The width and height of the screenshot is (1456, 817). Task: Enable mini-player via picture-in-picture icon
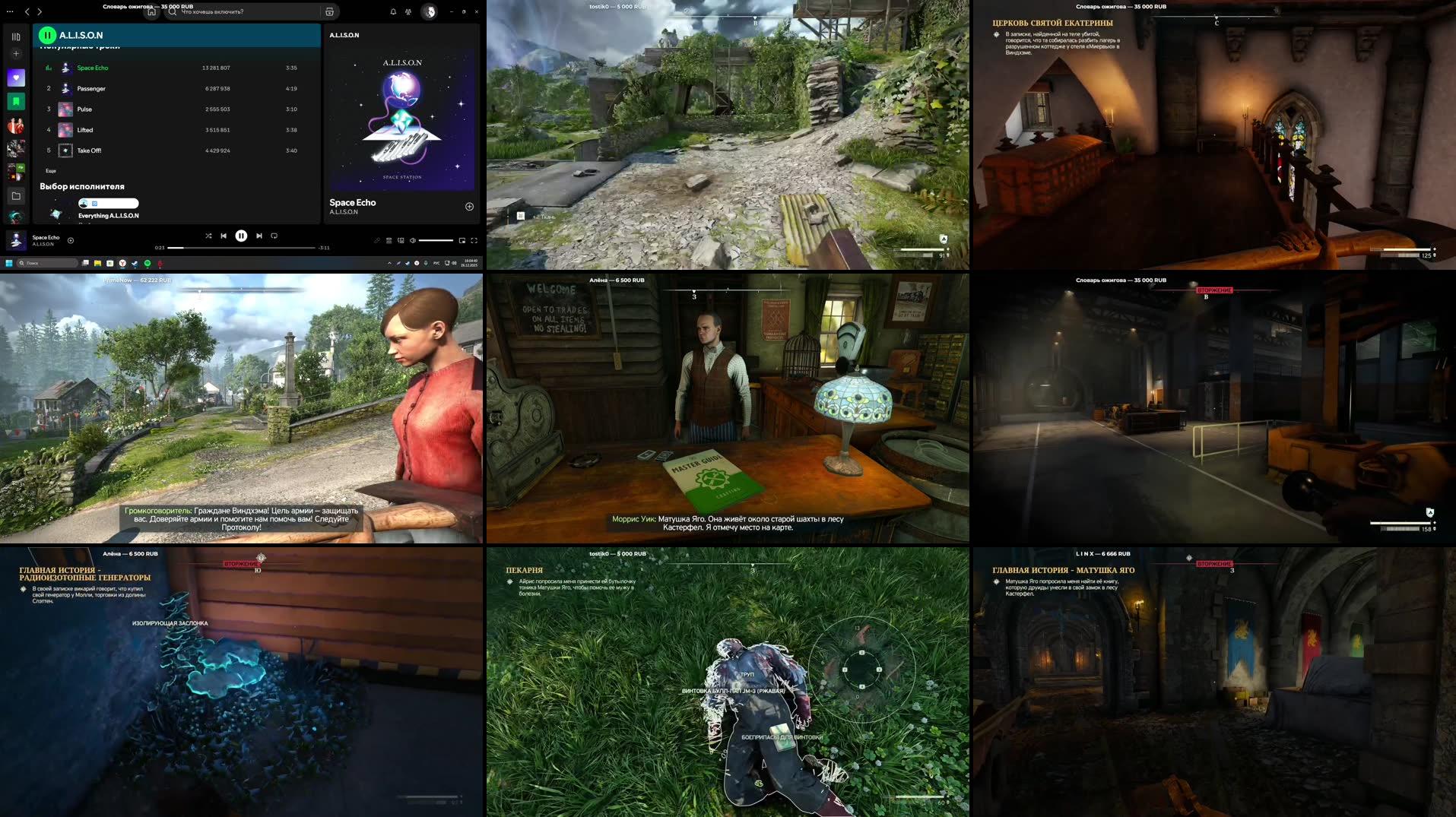point(462,240)
